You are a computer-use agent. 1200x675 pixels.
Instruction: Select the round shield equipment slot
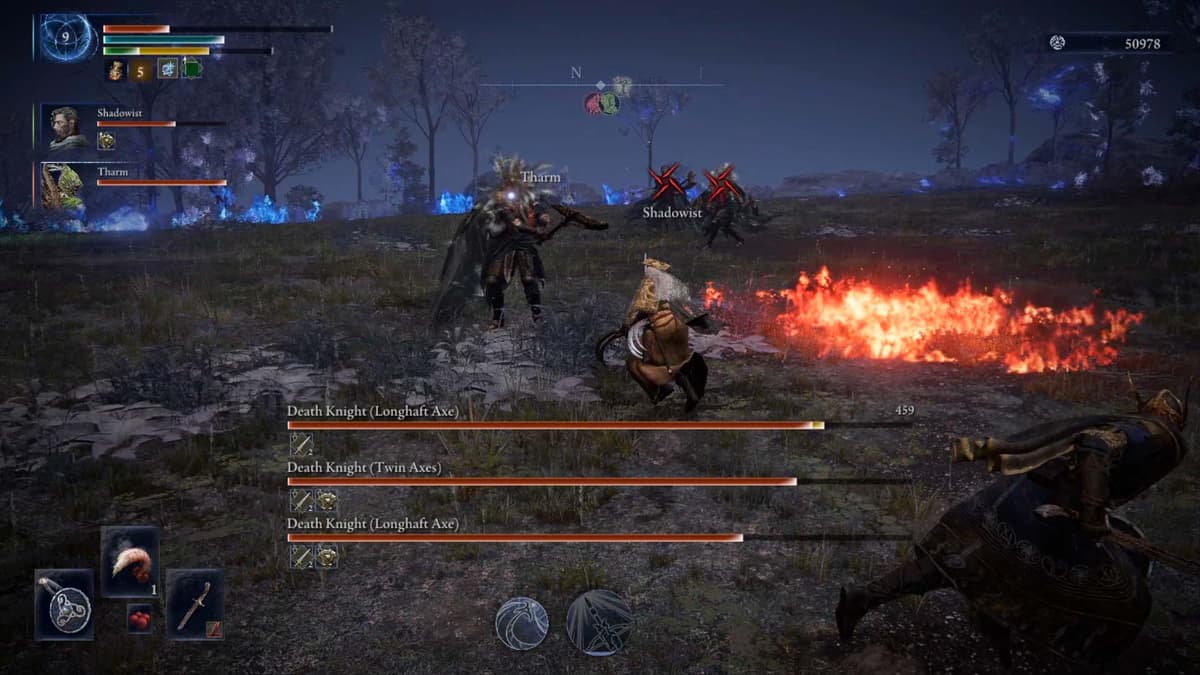point(65,604)
